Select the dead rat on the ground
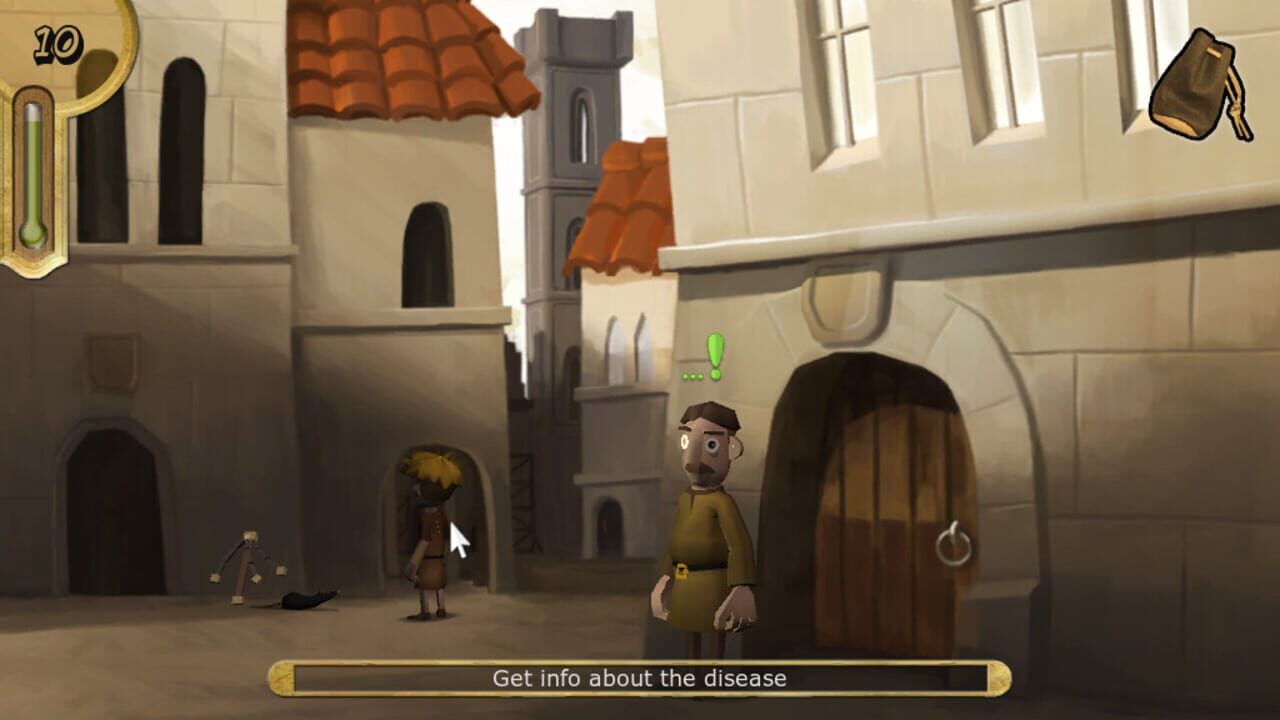1280x720 pixels. pos(303,600)
